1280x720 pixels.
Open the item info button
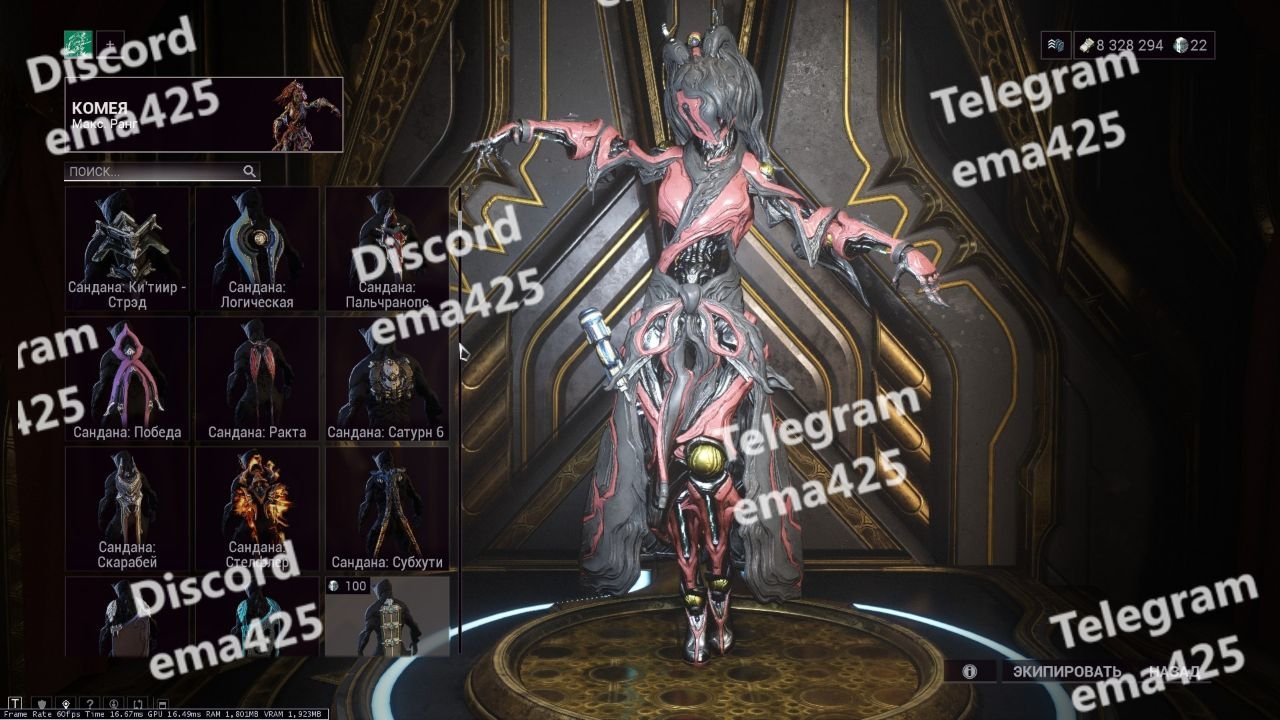969,671
